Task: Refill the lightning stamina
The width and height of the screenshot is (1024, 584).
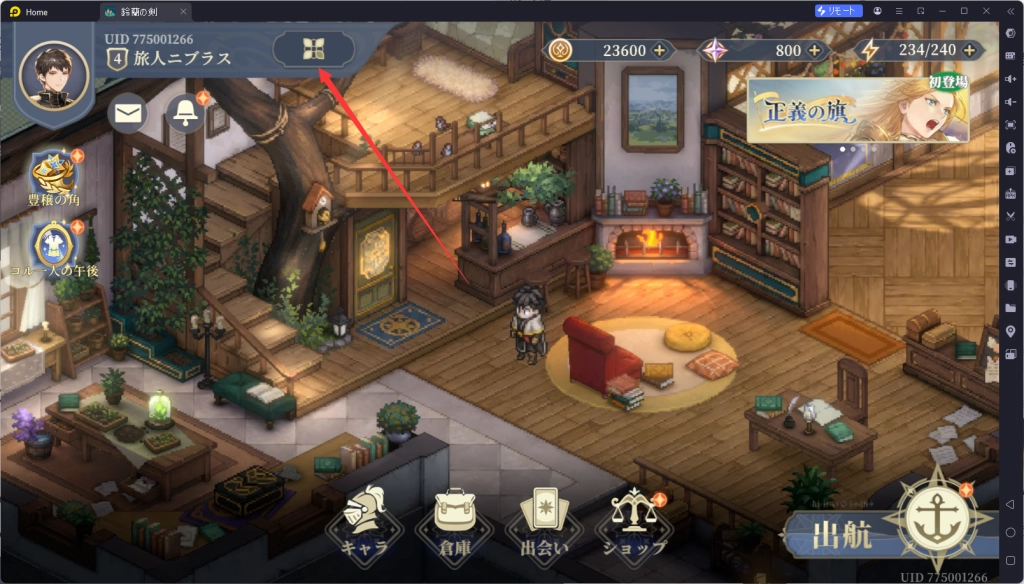Action: point(968,50)
